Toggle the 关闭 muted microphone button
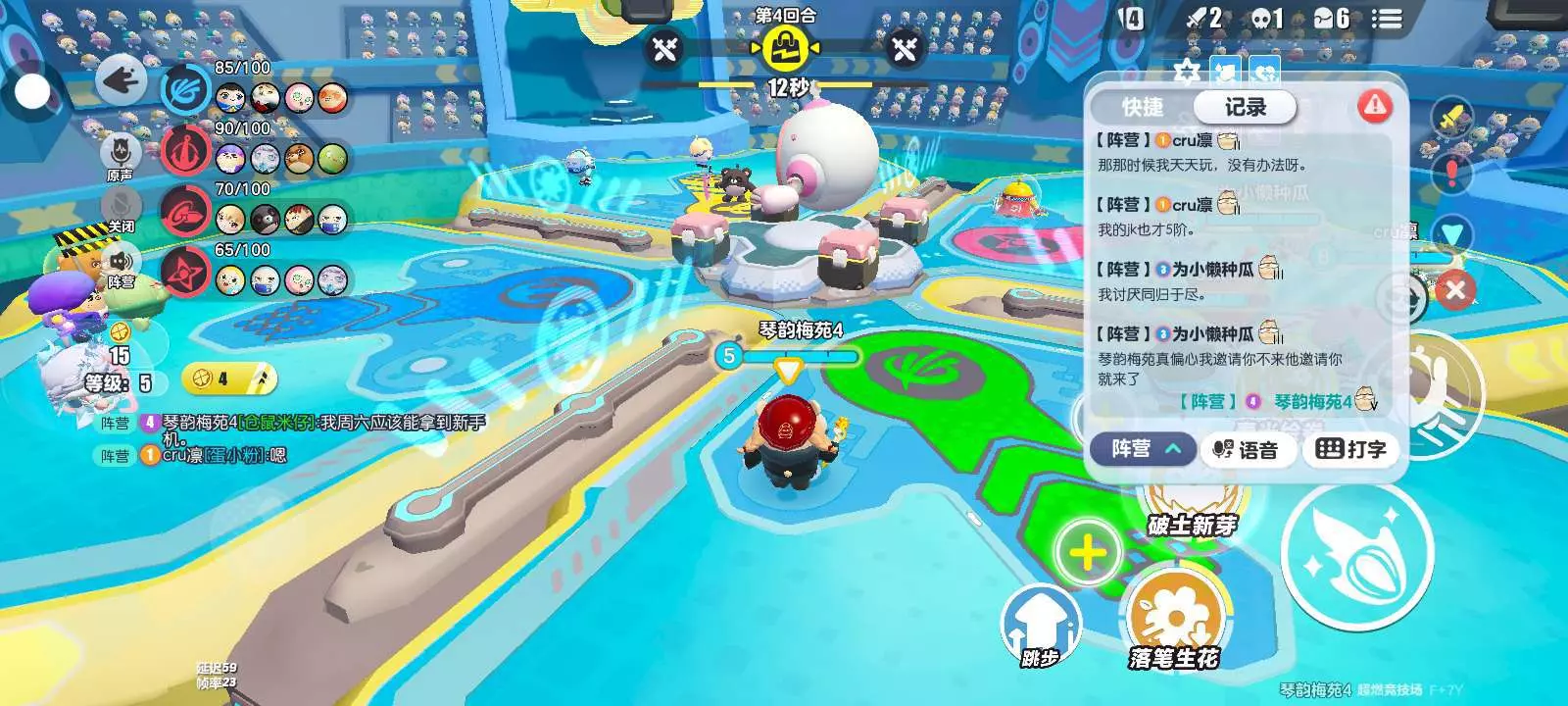The image size is (1568, 706). click(x=121, y=209)
